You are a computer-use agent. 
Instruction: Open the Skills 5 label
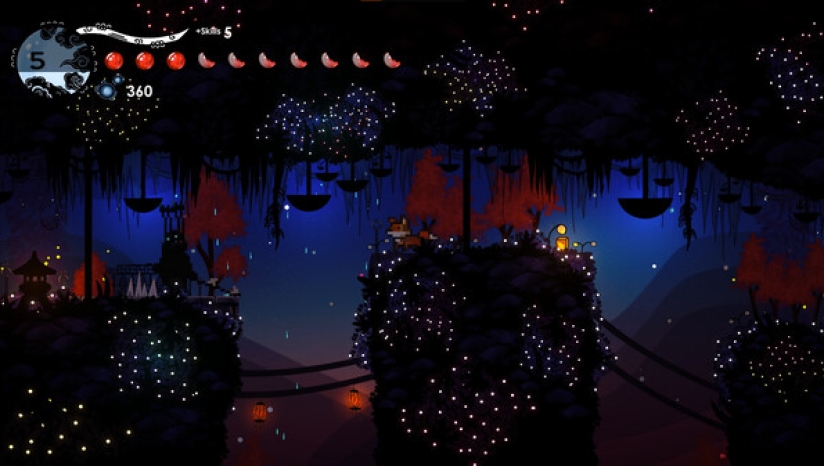click(x=214, y=33)
